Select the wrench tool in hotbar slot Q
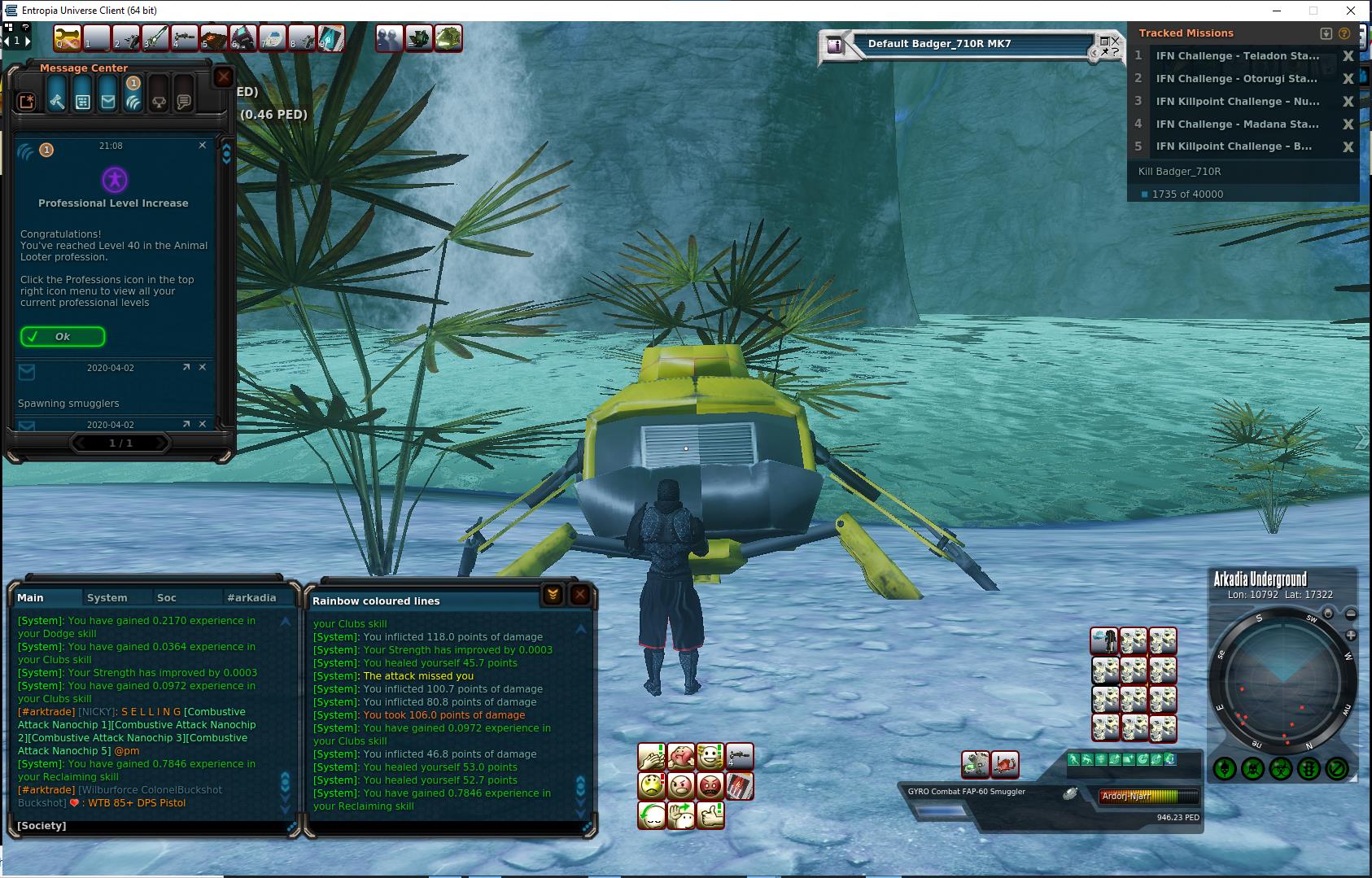 click(x=68, y=38)
